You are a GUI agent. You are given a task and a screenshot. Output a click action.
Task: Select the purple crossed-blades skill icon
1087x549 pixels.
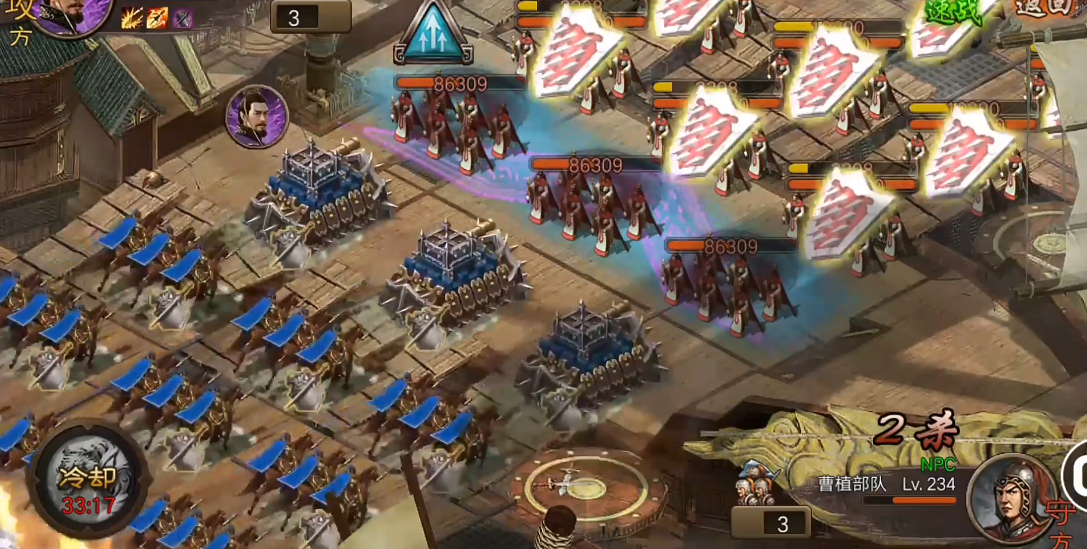tap(182, 18)
